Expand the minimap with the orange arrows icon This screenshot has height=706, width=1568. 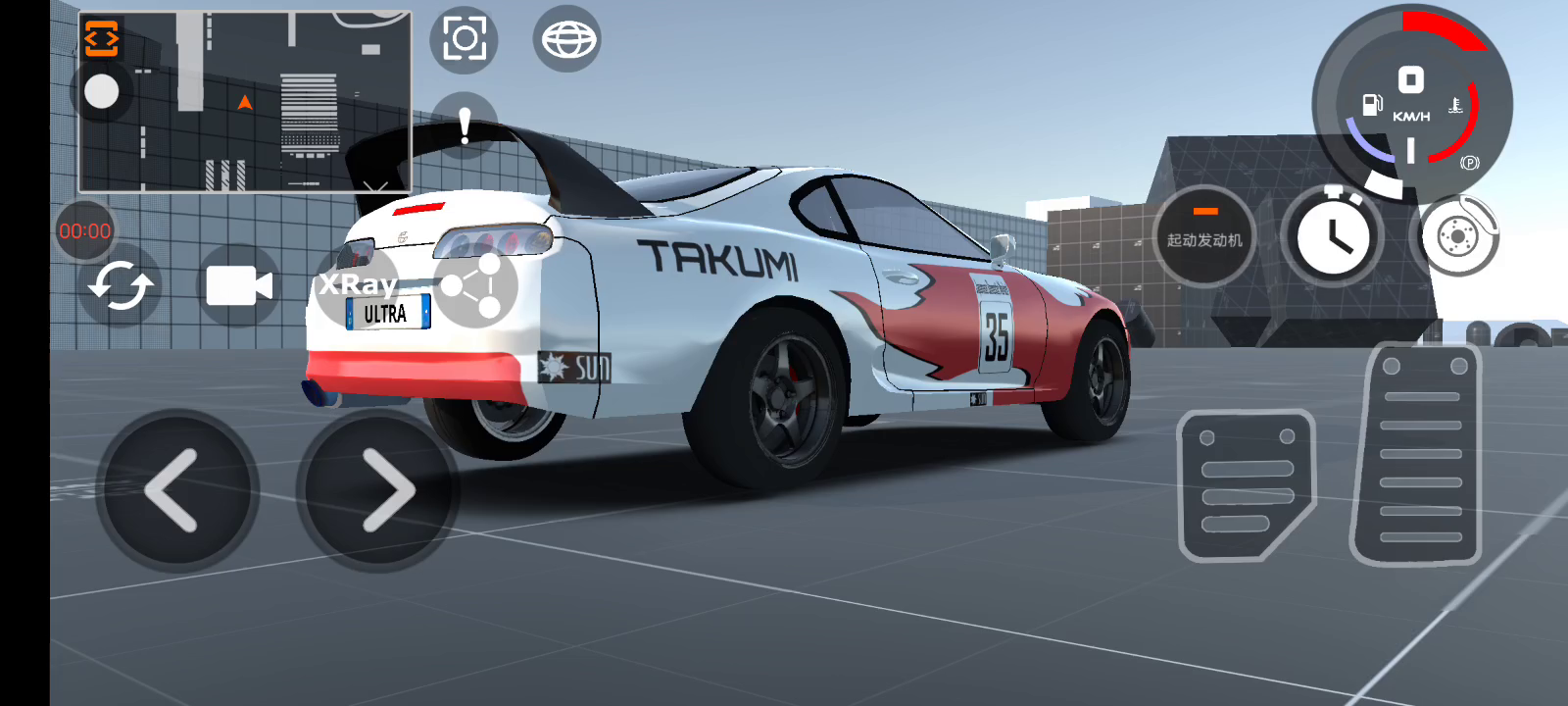(x=102, y=38)
